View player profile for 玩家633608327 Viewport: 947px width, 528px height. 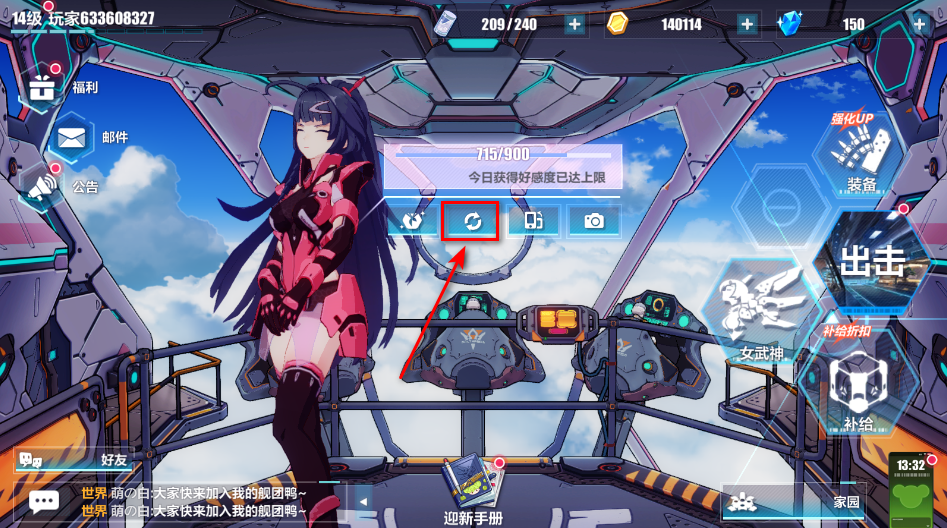(84, 18)
